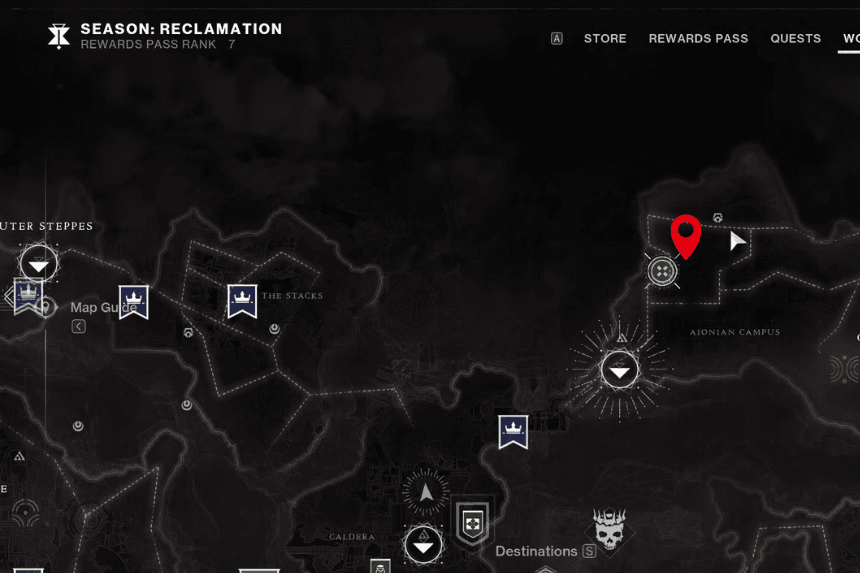Select the crown banner beside The Stacks

tap(242, 300)
